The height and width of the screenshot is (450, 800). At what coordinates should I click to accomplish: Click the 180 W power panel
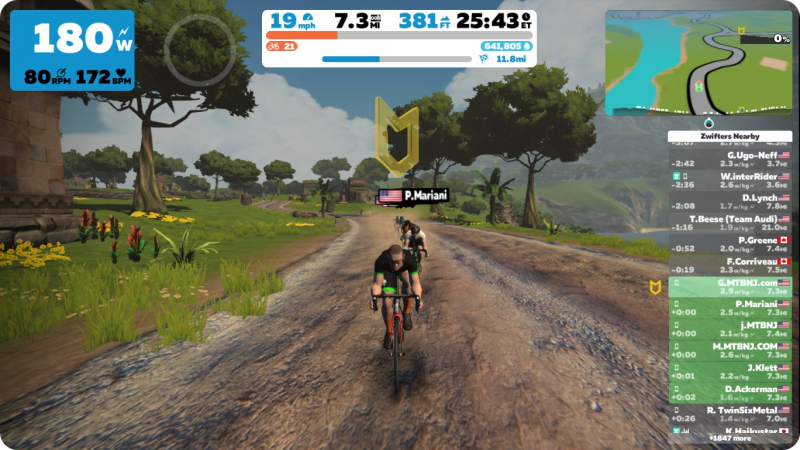tap(72, 50)
